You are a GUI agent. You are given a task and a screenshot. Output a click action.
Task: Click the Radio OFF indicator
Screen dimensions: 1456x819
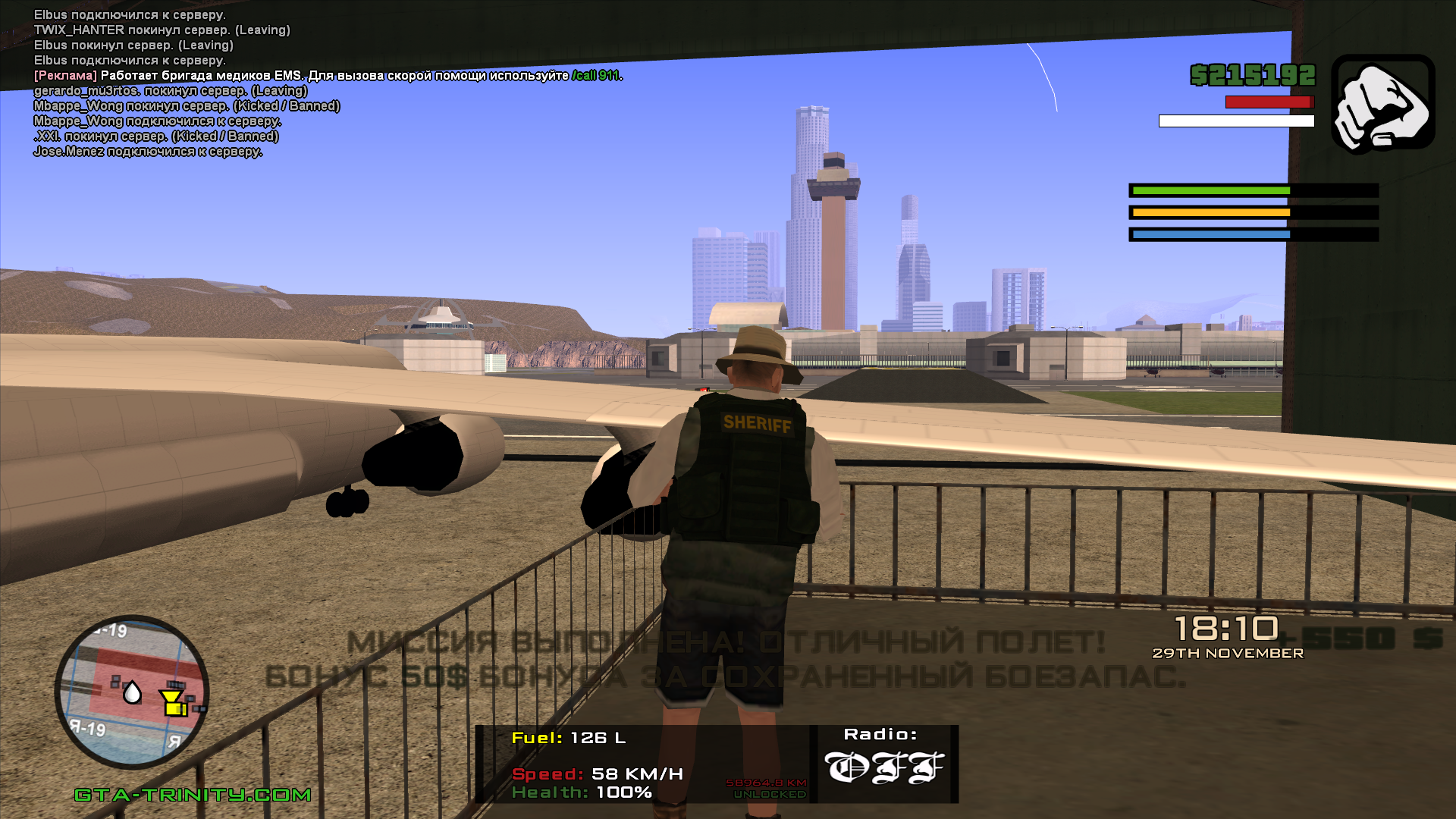tap(883, 766)
